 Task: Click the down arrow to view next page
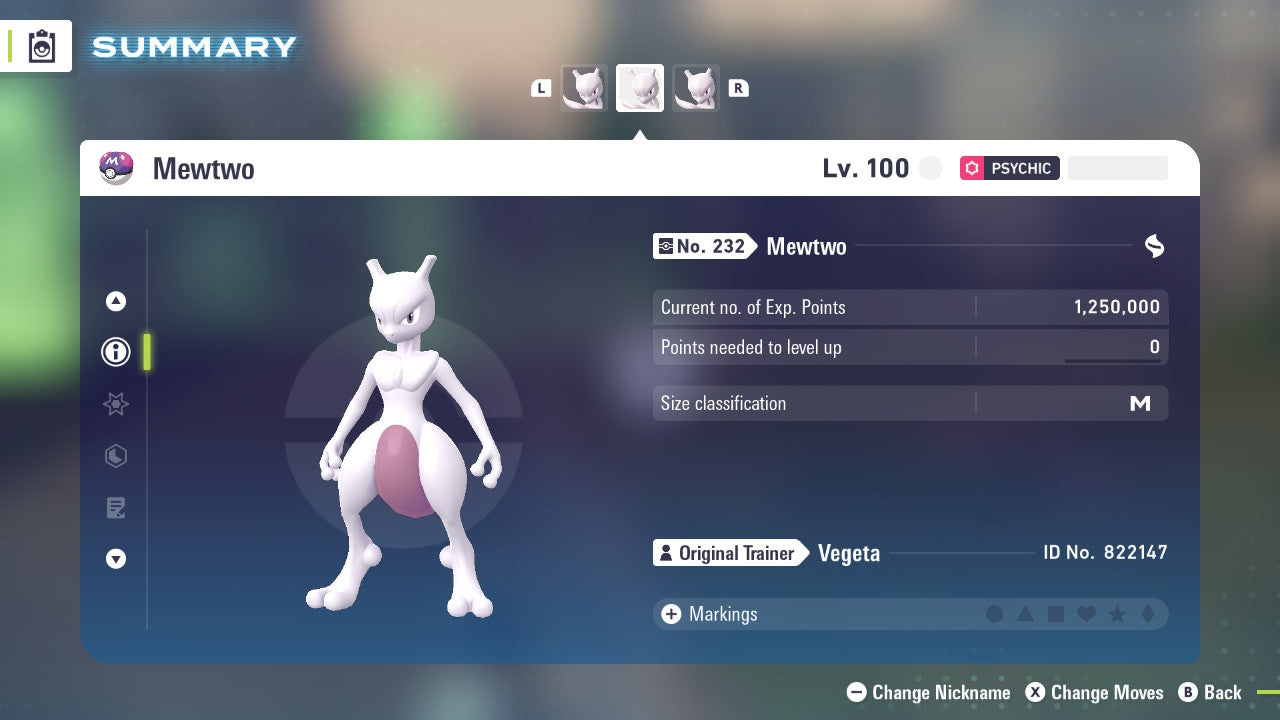(x=116, y=560)
